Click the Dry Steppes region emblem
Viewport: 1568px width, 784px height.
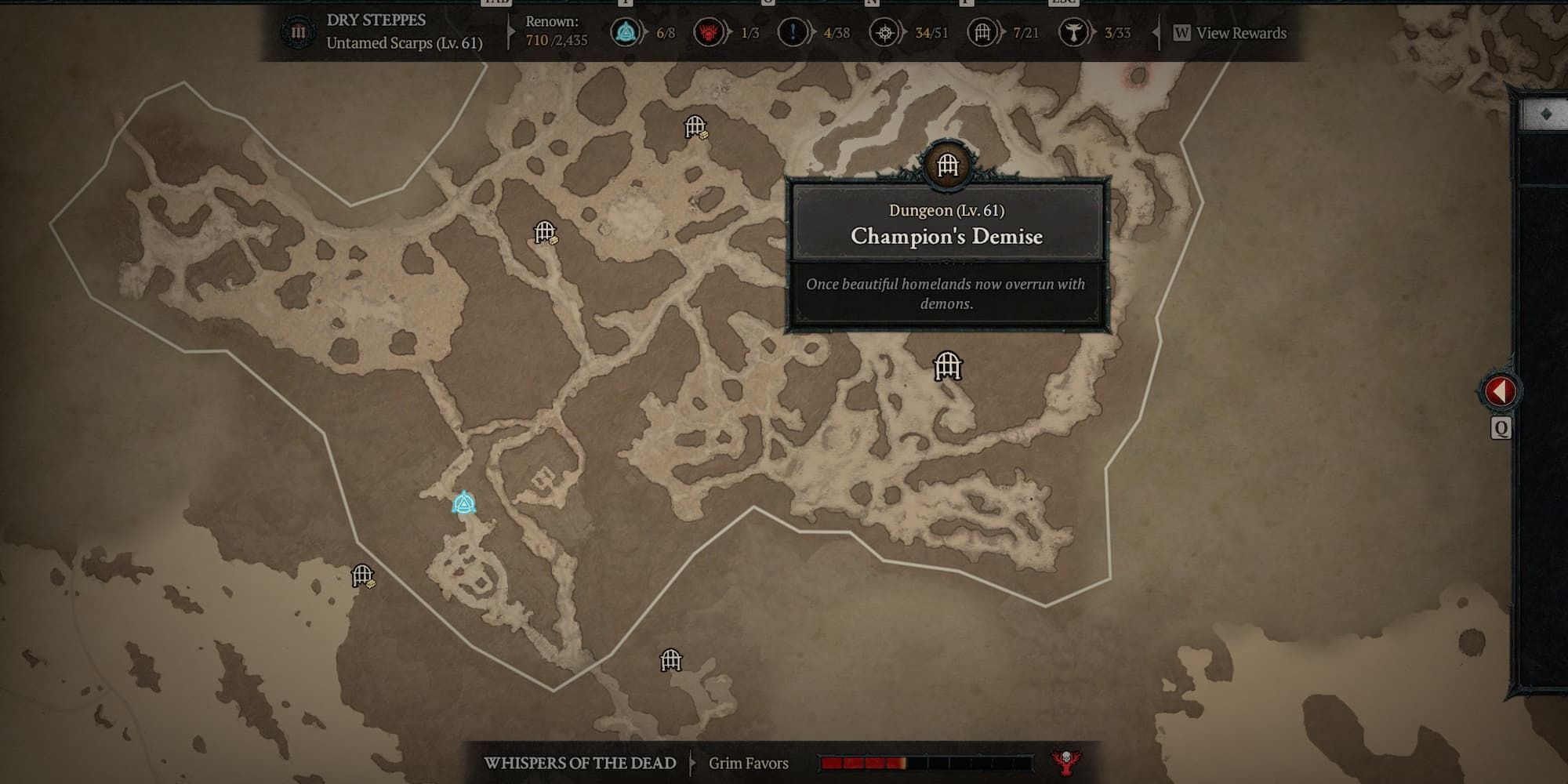coord(298,33)
